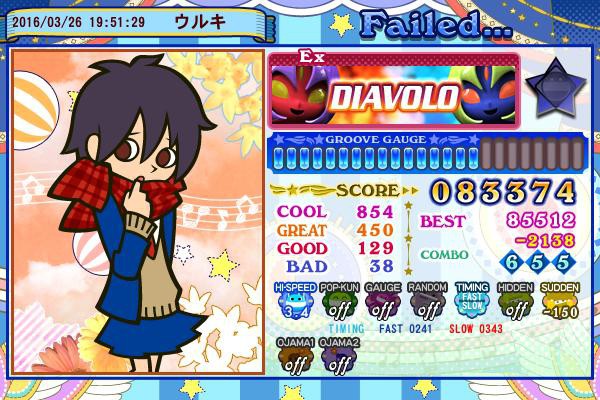This screenshot has height=400, width=600.
Task: Select the SUDDEN option icon
Action: coord(560,300)
